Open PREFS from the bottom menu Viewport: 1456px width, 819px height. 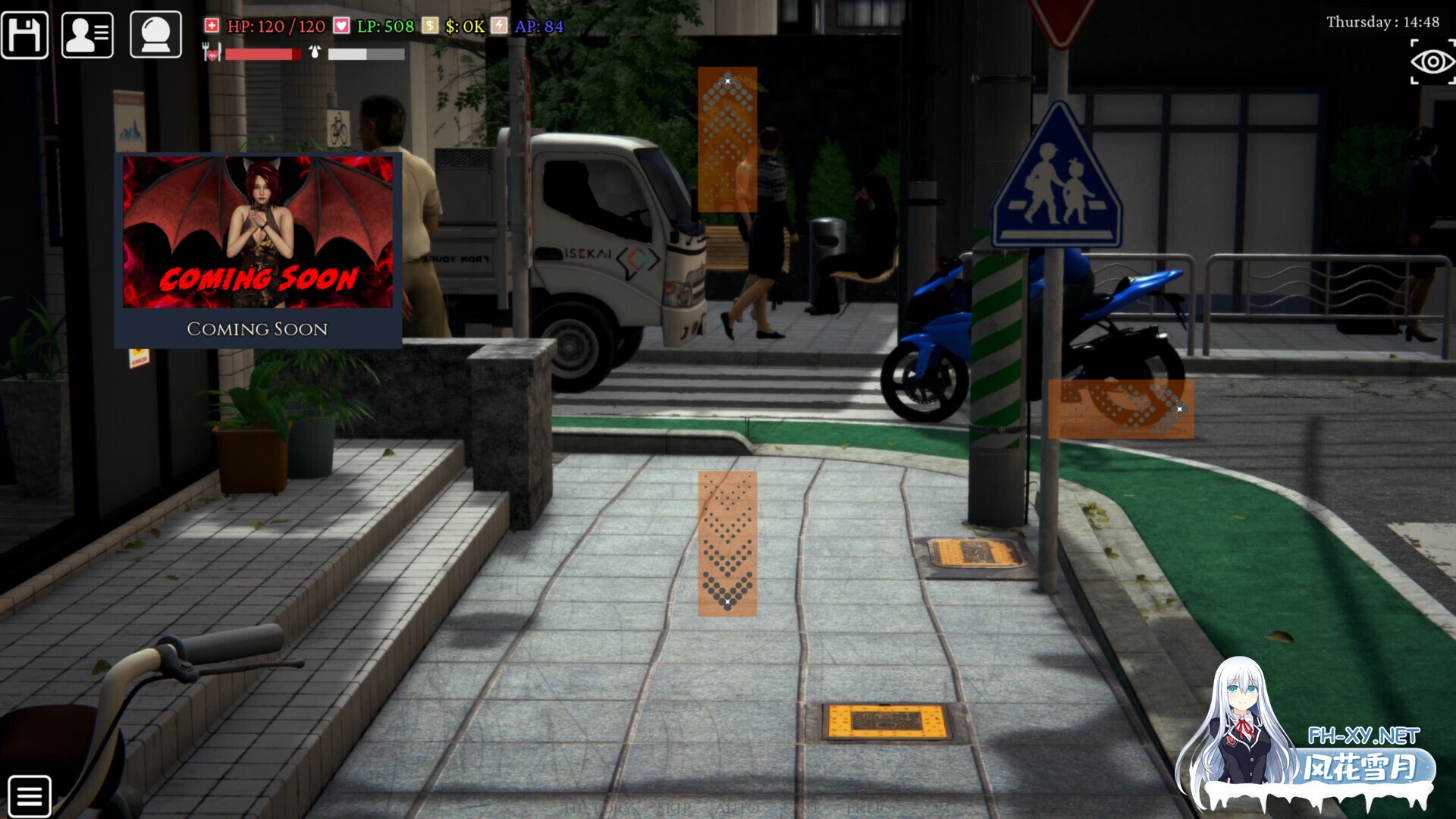tap(872, 808)
